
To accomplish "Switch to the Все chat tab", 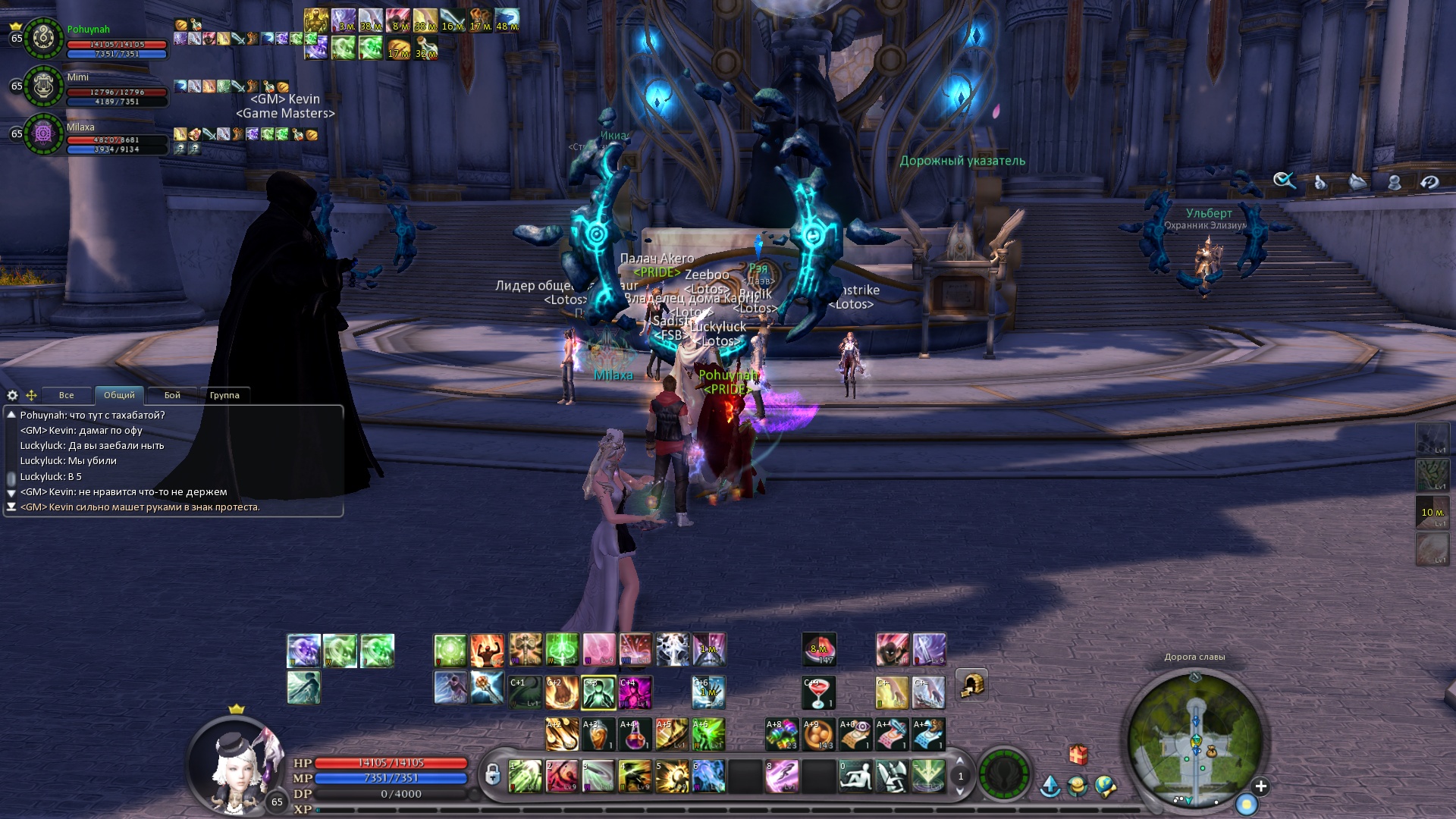I will point(67,395).
